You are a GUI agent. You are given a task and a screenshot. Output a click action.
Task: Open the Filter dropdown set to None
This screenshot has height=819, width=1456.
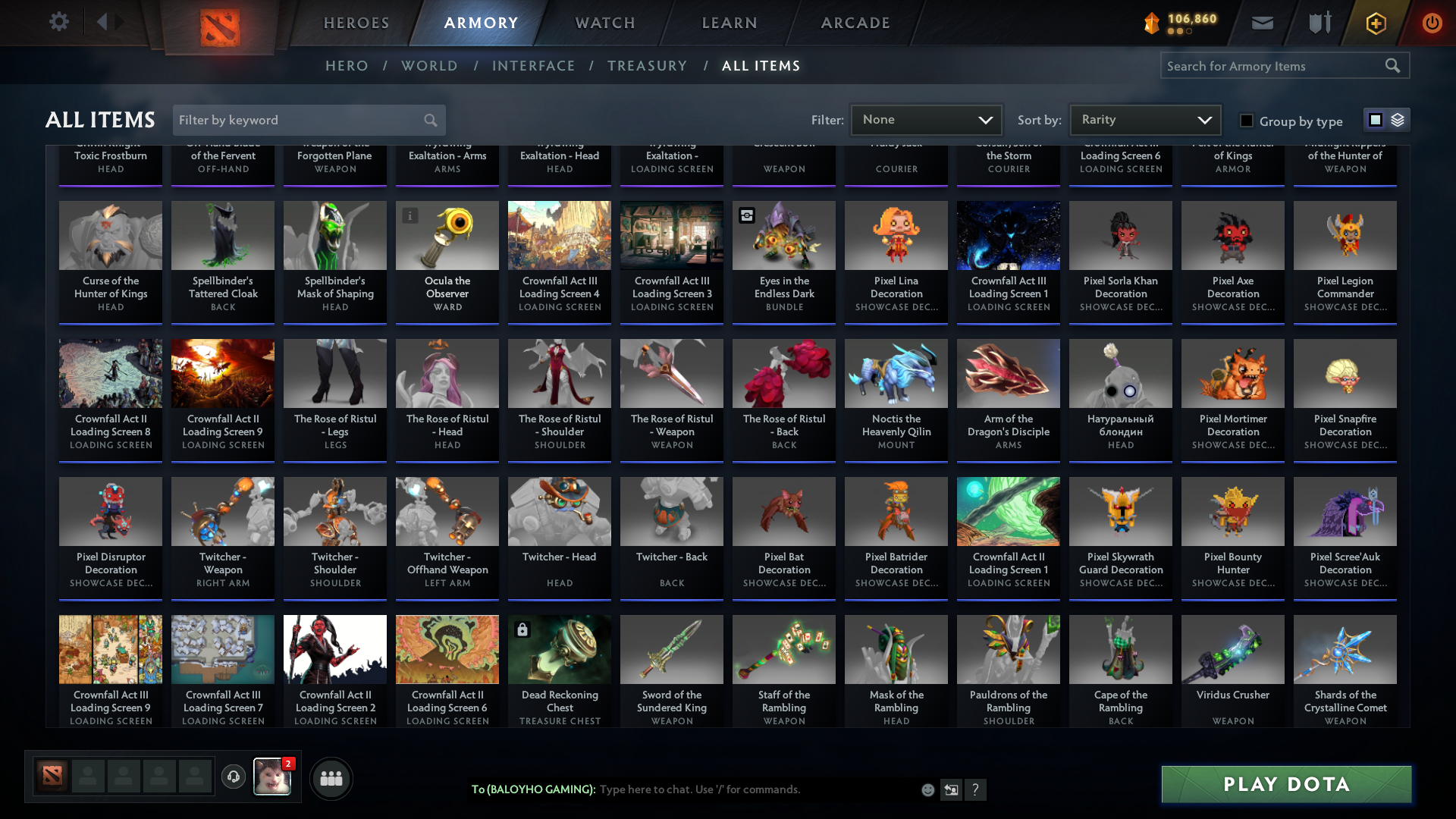click(926, 119)
